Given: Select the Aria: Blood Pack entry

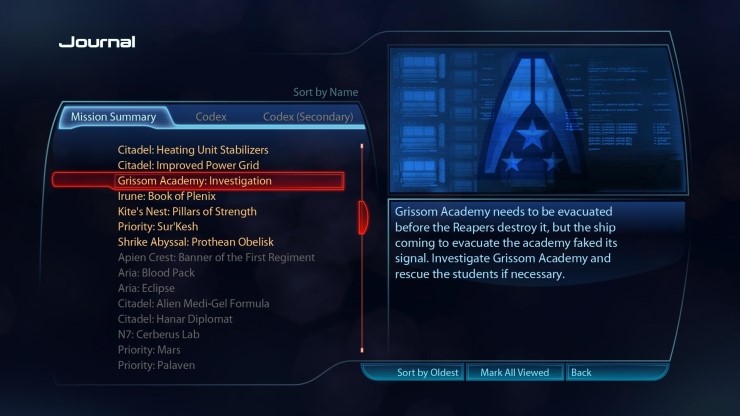Looking at the screenshot, I should pos(156,273).
